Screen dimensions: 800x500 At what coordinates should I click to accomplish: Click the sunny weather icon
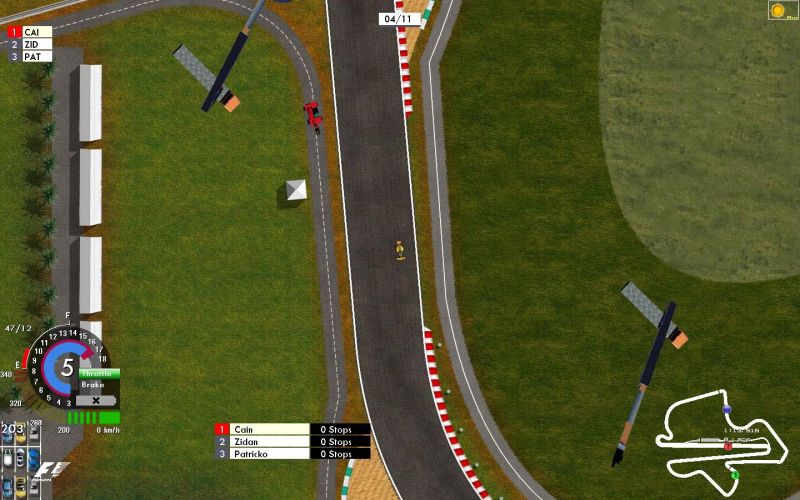pos(778,10)
